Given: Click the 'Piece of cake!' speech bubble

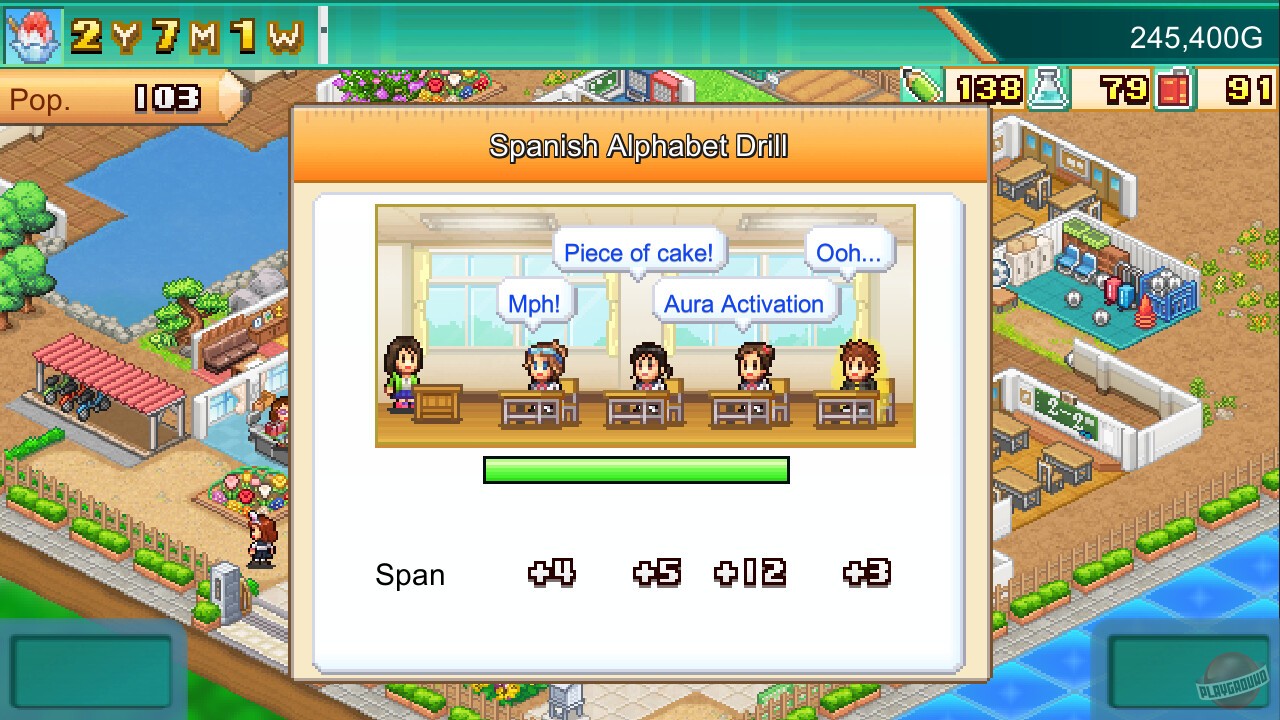Looking at the screenshot, I should pyautogui.click(x=639, y=252).
